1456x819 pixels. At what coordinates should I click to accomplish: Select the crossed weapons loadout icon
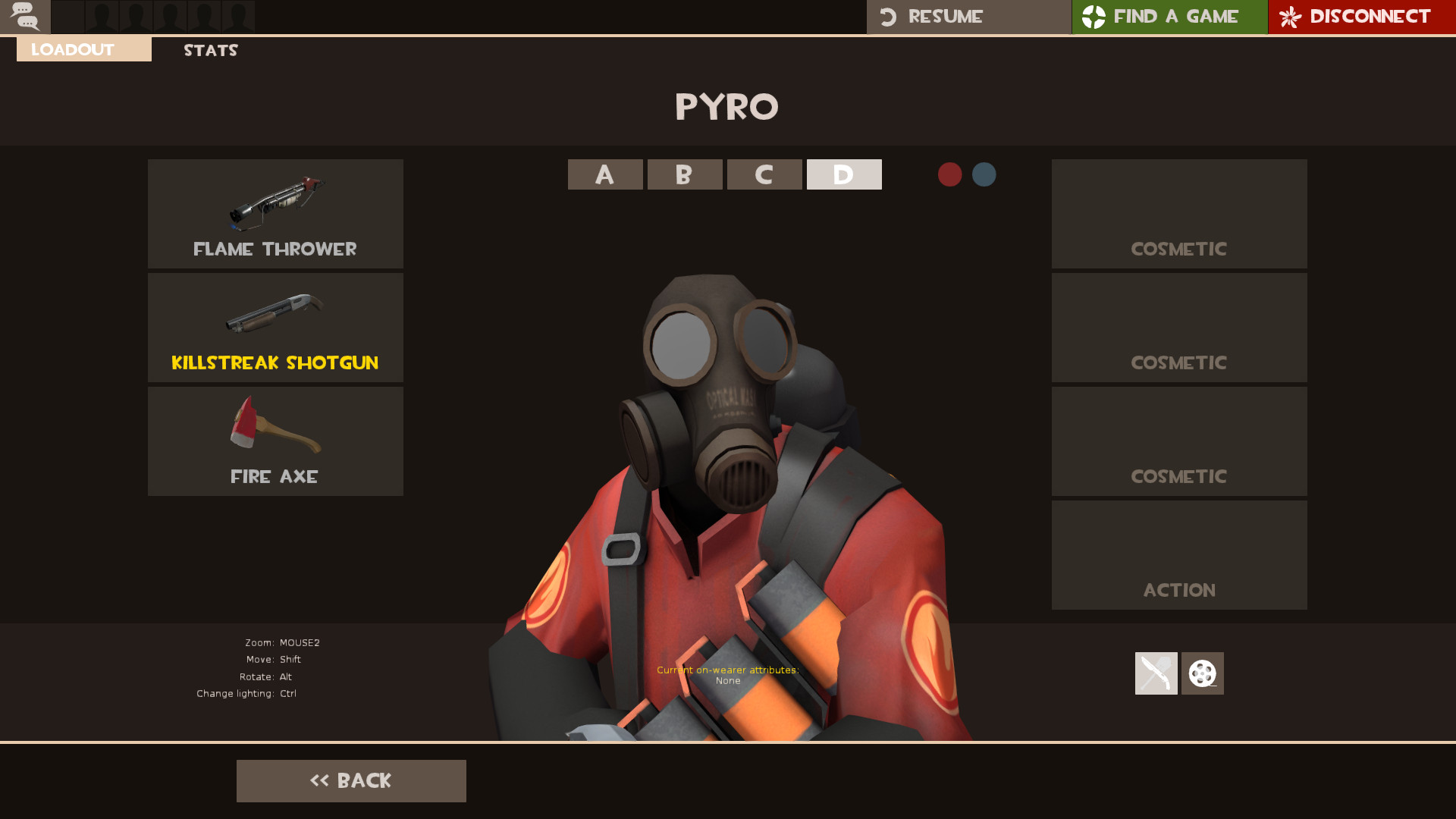click(x=1155, y=673)
